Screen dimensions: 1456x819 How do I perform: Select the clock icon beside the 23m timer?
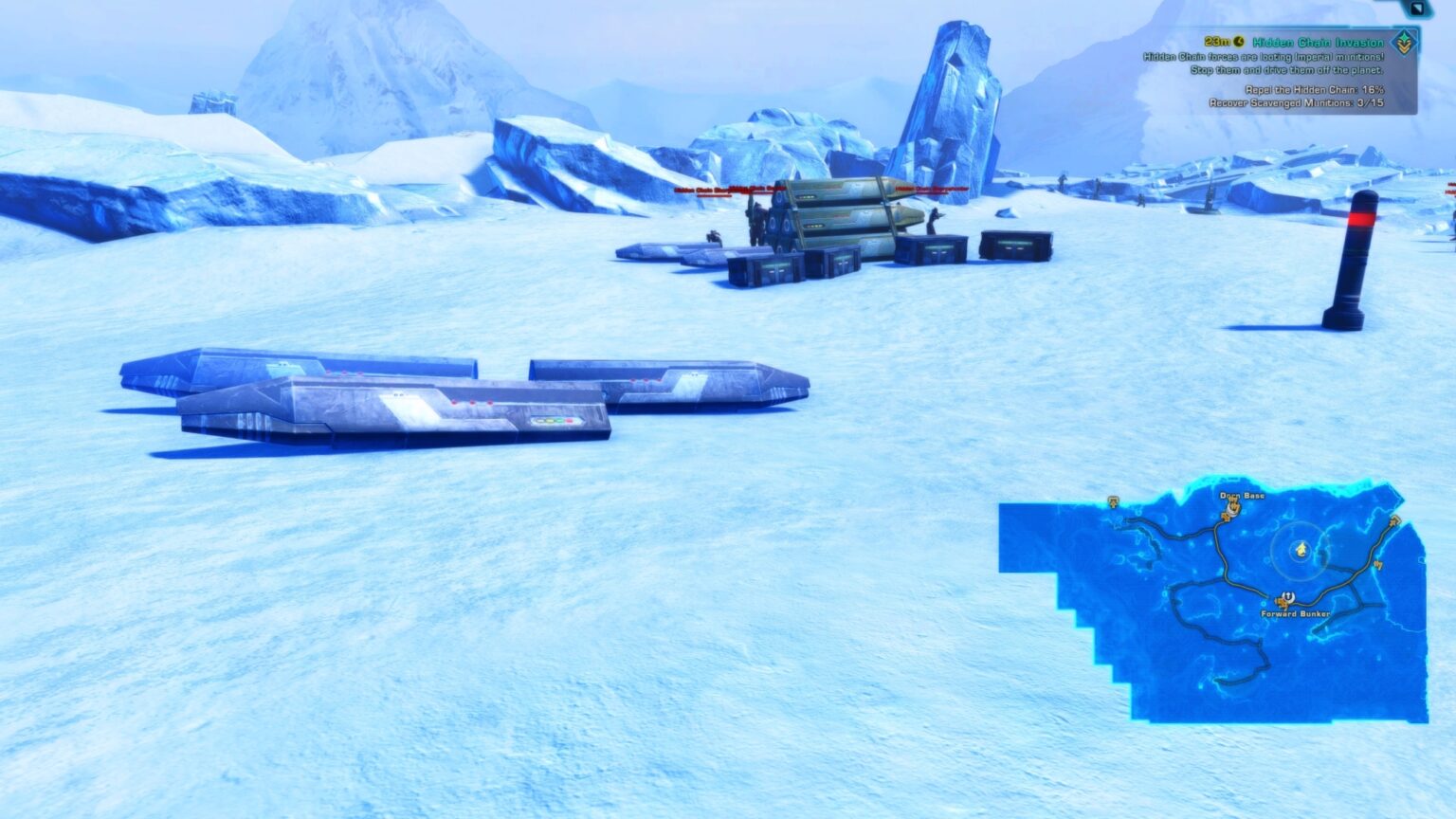[1240, 40]
